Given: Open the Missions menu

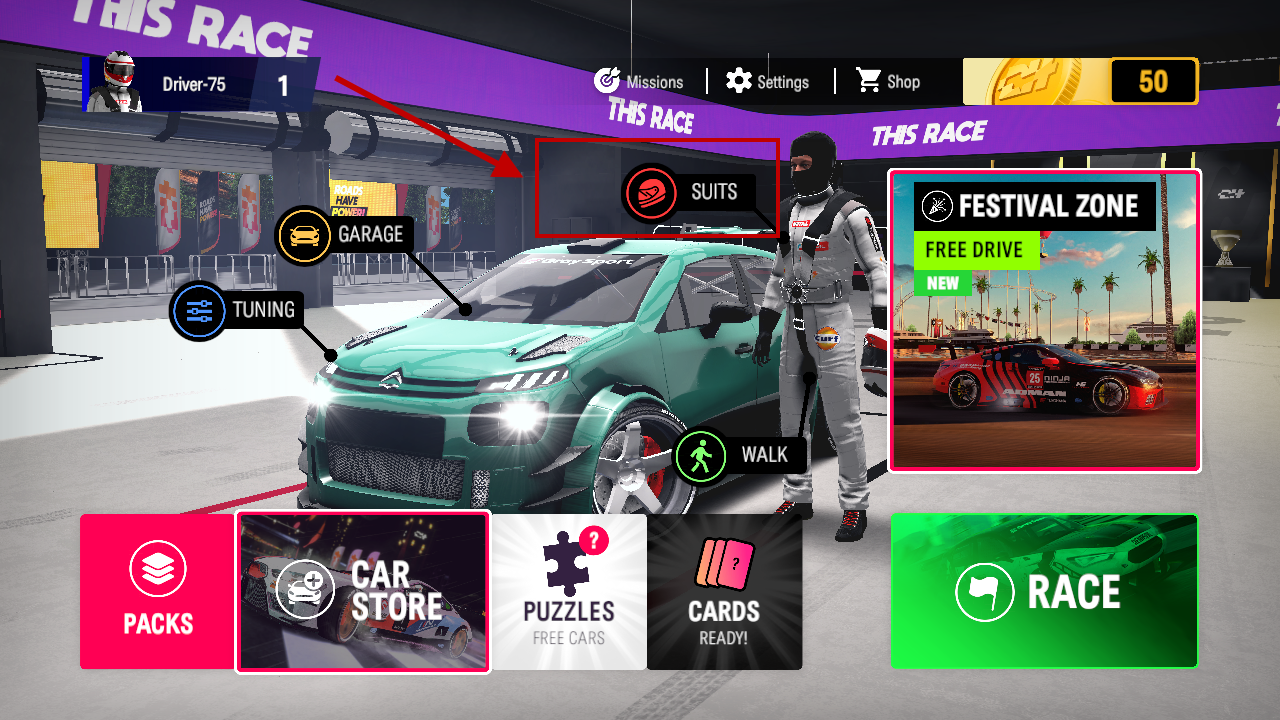Looking at the screenshot, I should (639, 82).
